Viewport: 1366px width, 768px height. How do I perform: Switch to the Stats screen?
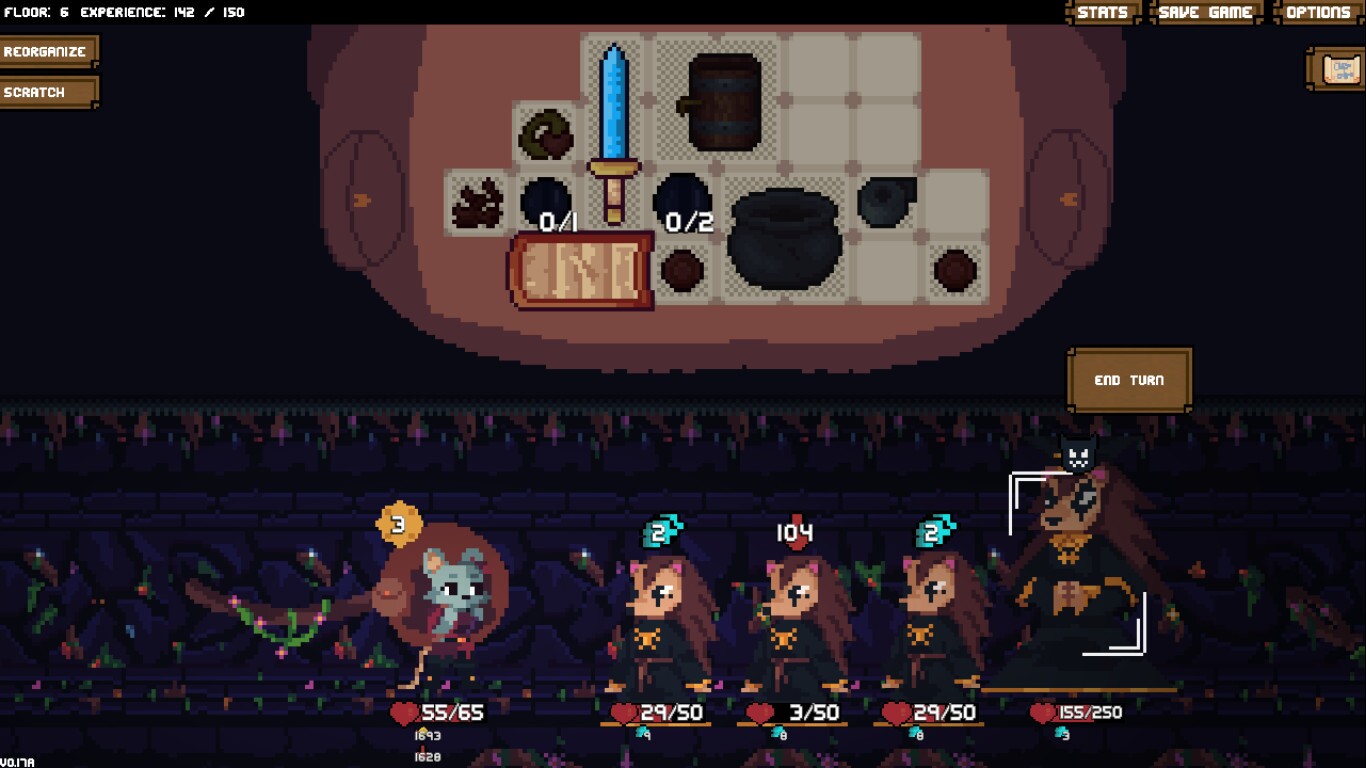point(1104,12)
